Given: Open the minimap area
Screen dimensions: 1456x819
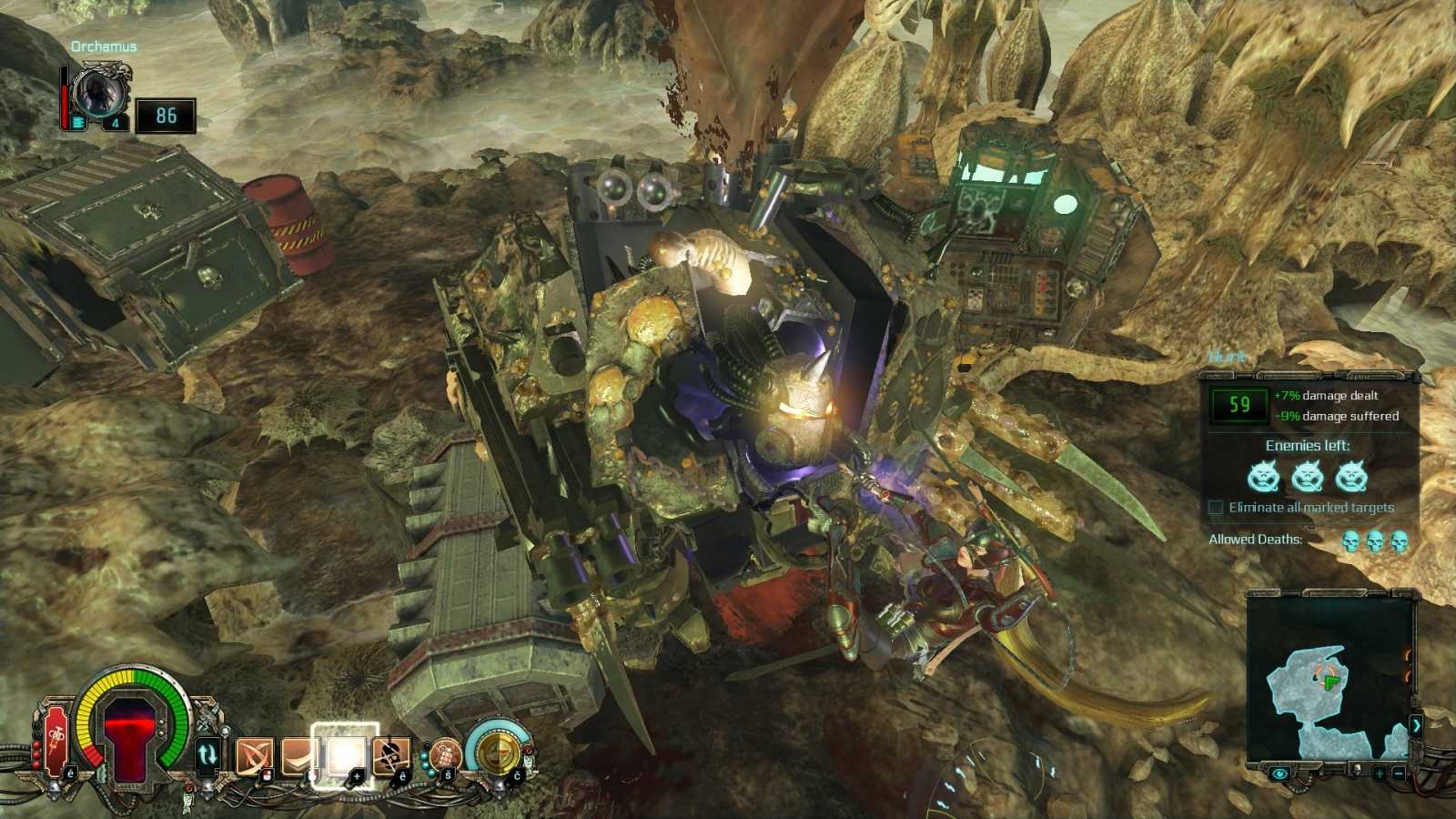Looking at the screenshot, I should pos(1327,678).
